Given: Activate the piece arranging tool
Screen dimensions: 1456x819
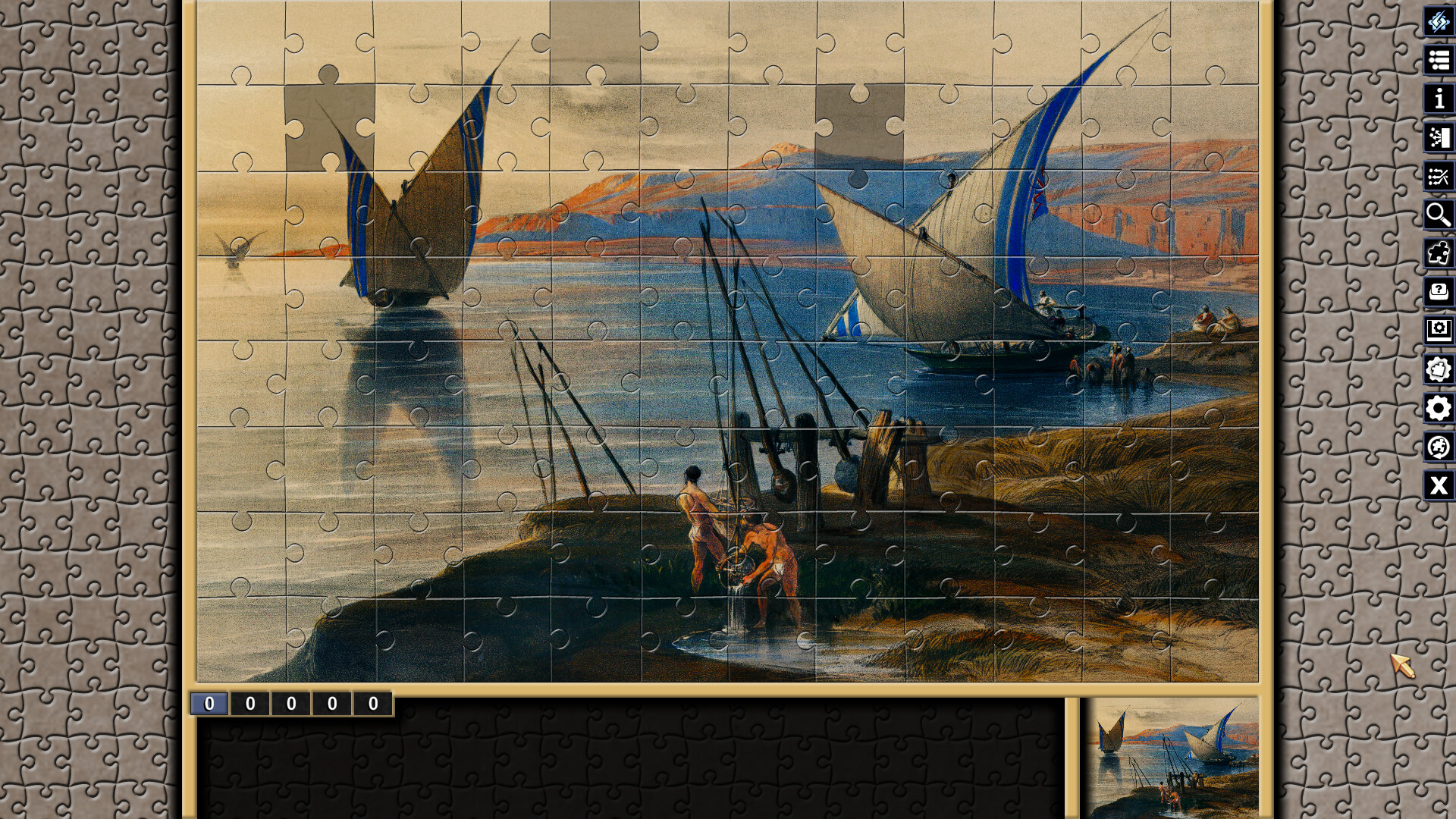Looking at the screenshot, I should pyautogui.click(x=1437, y=177).
